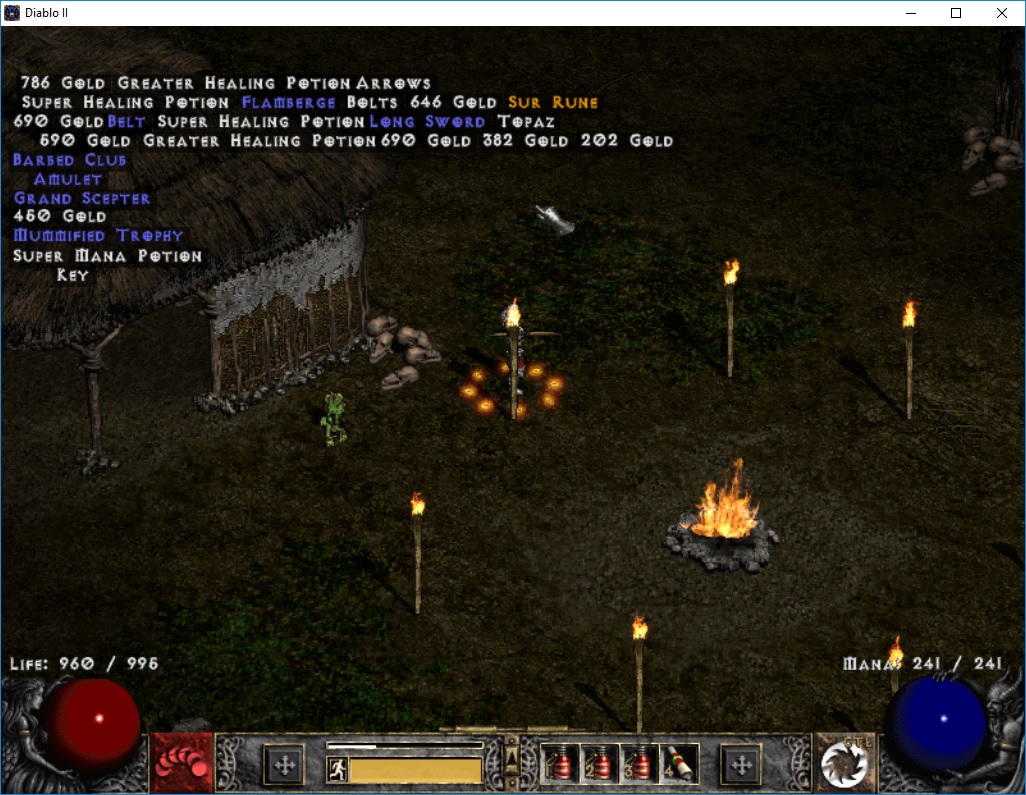Select the Grand Scepter label
The image size is (1026, 795).
[82, 198]
